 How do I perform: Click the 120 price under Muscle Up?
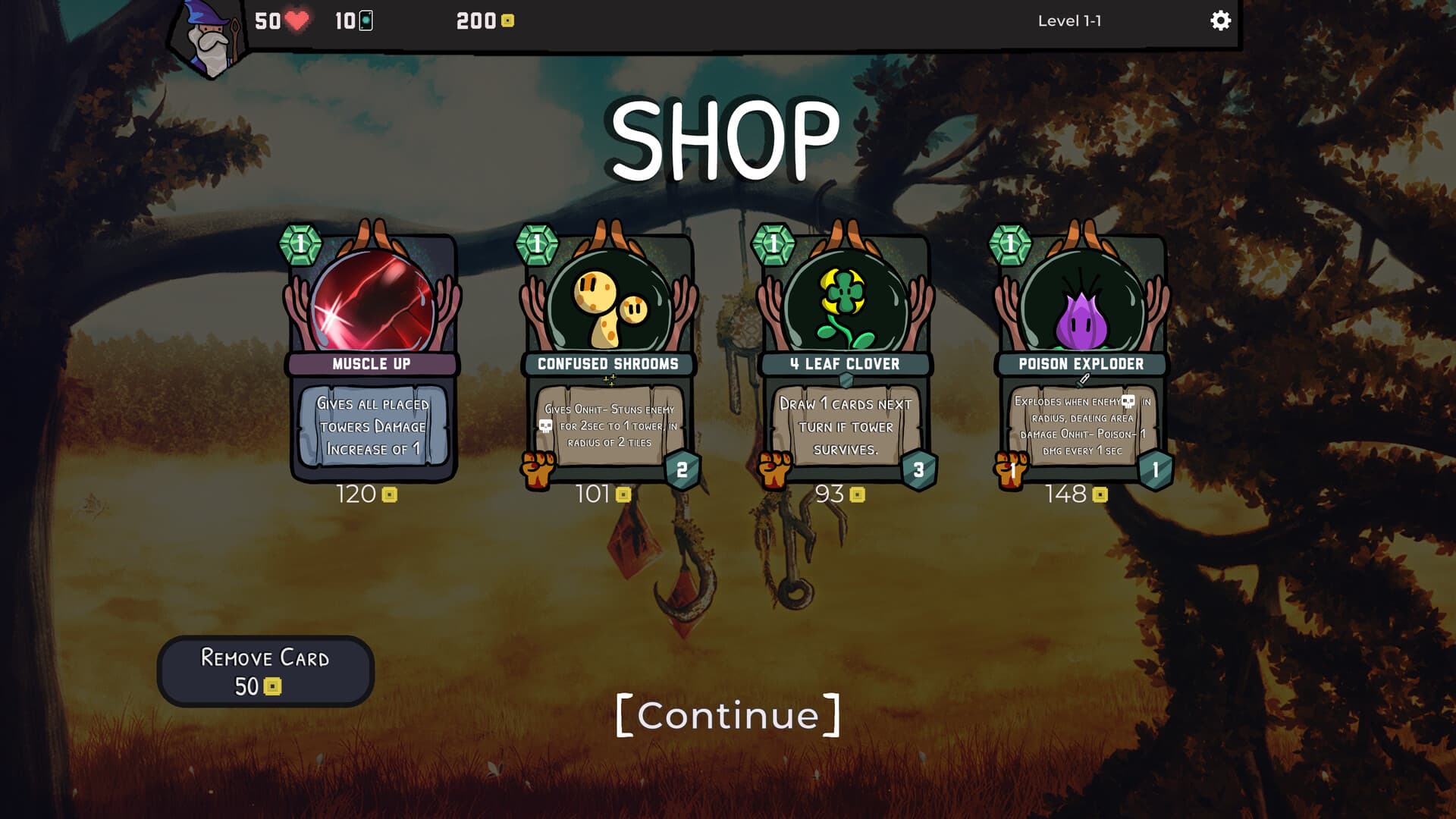(x=354, y=495)
